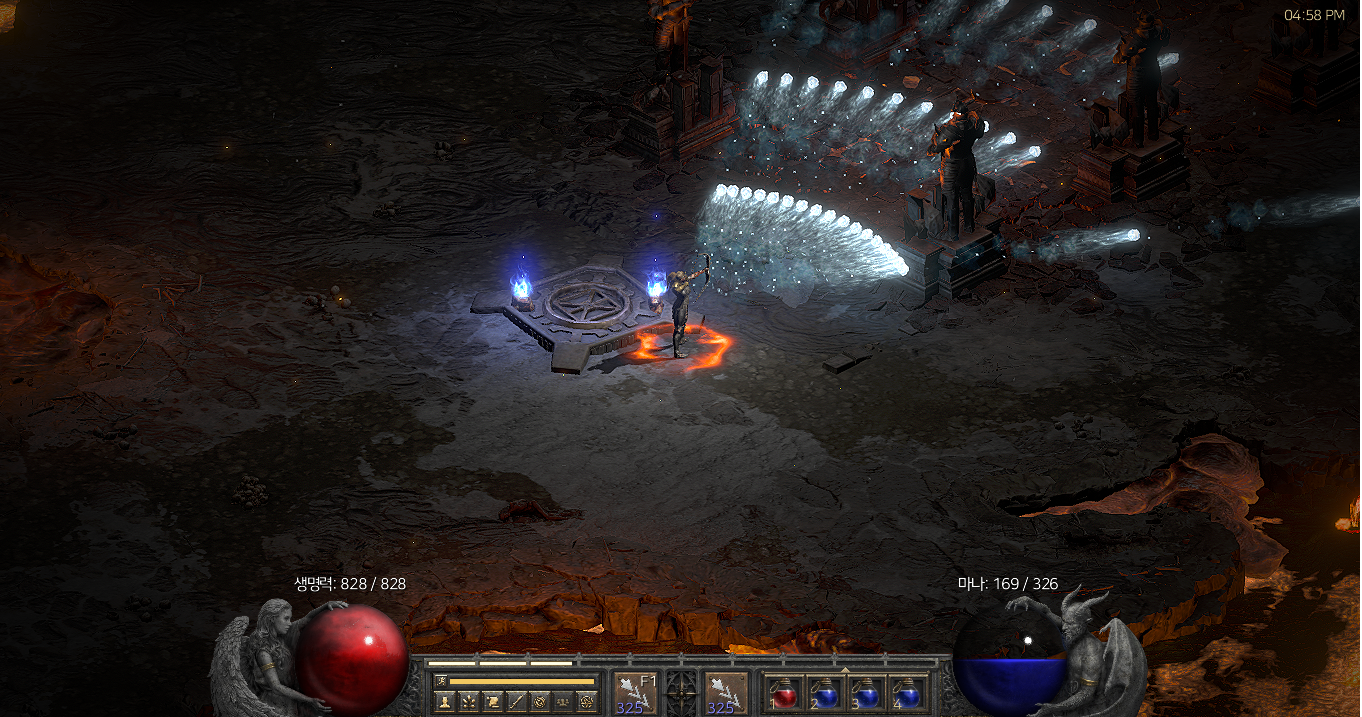
Task: Open the party screen button
Action: click(x=564, y=701)
